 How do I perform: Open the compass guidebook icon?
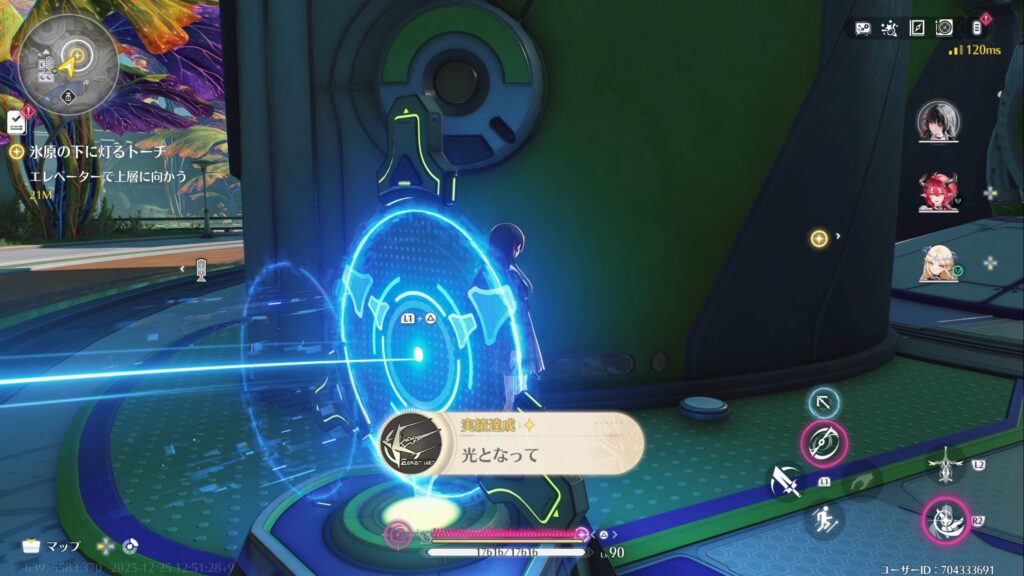[917, 28]
